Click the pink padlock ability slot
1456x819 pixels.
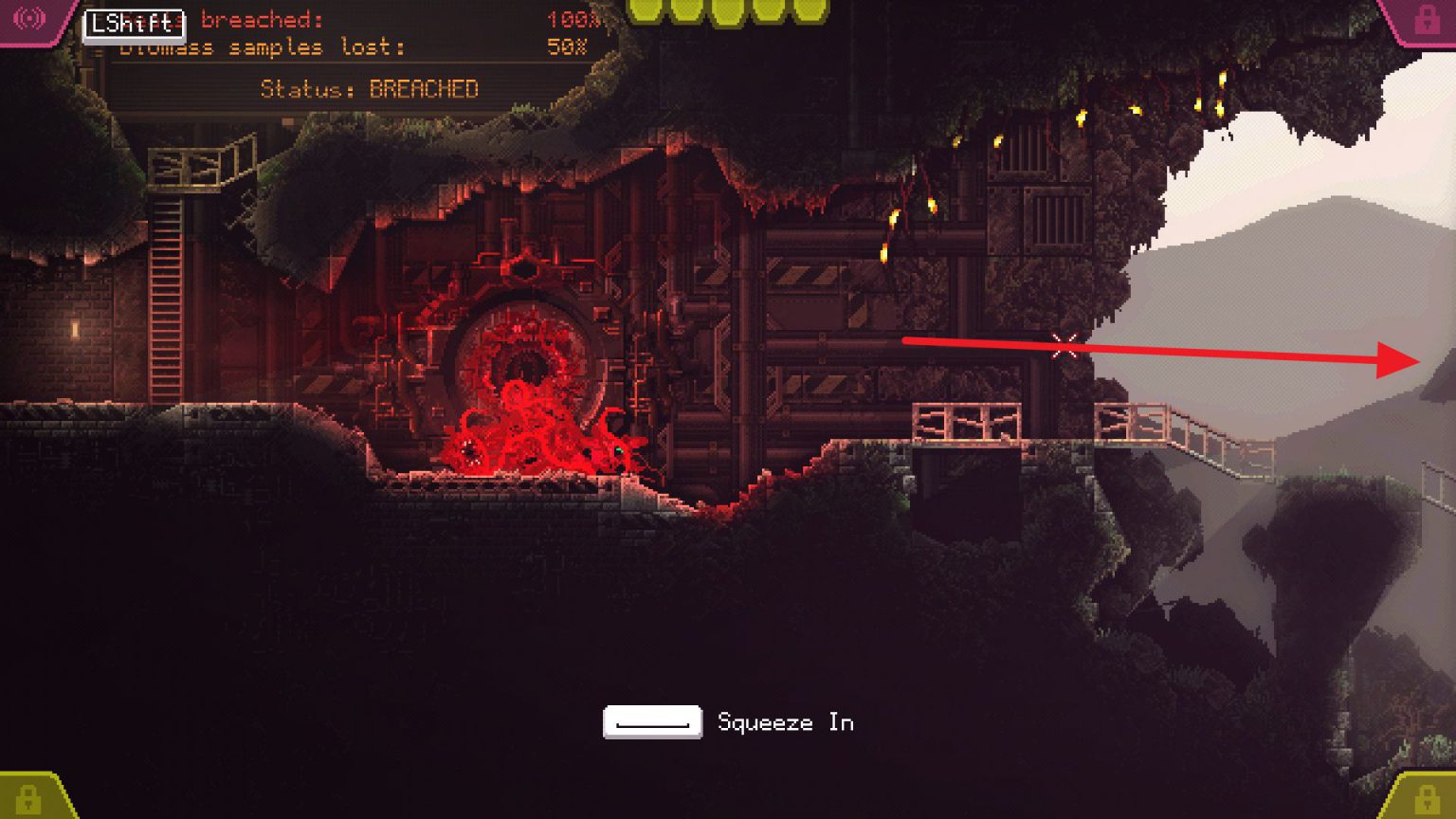1426,20
